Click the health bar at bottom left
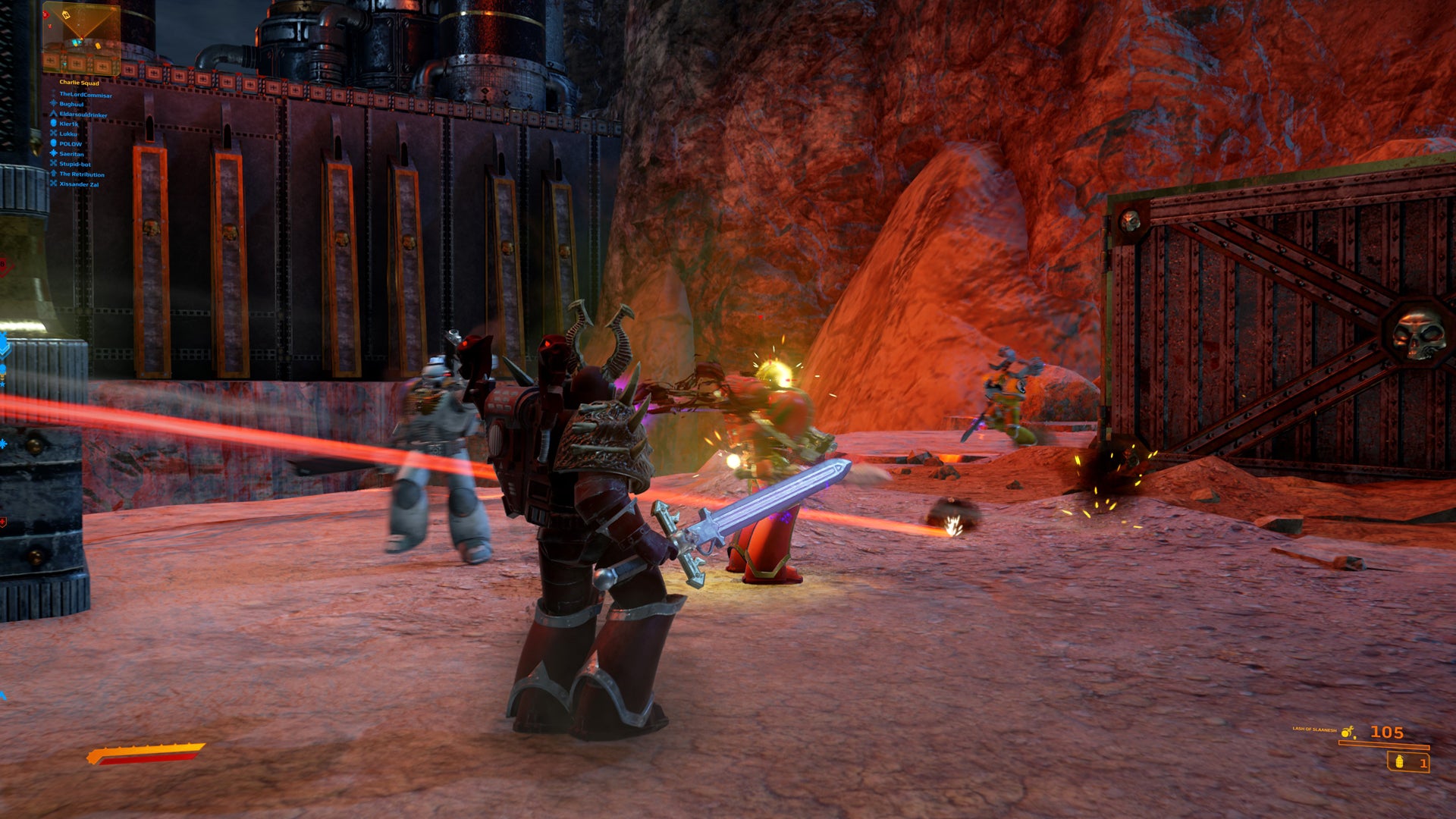Image resolution: width=1456 pixels, height=819 pixels. (144, 752)
